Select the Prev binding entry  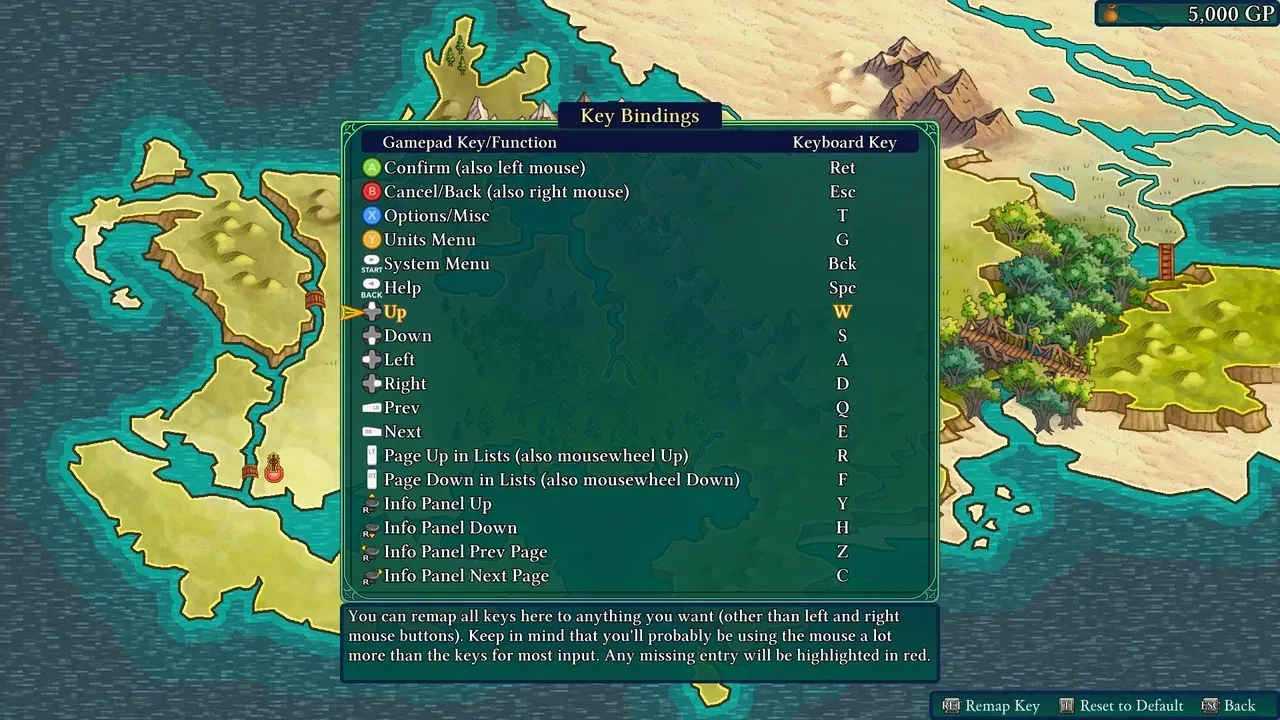pyautogui.click(x=401, y=408)
